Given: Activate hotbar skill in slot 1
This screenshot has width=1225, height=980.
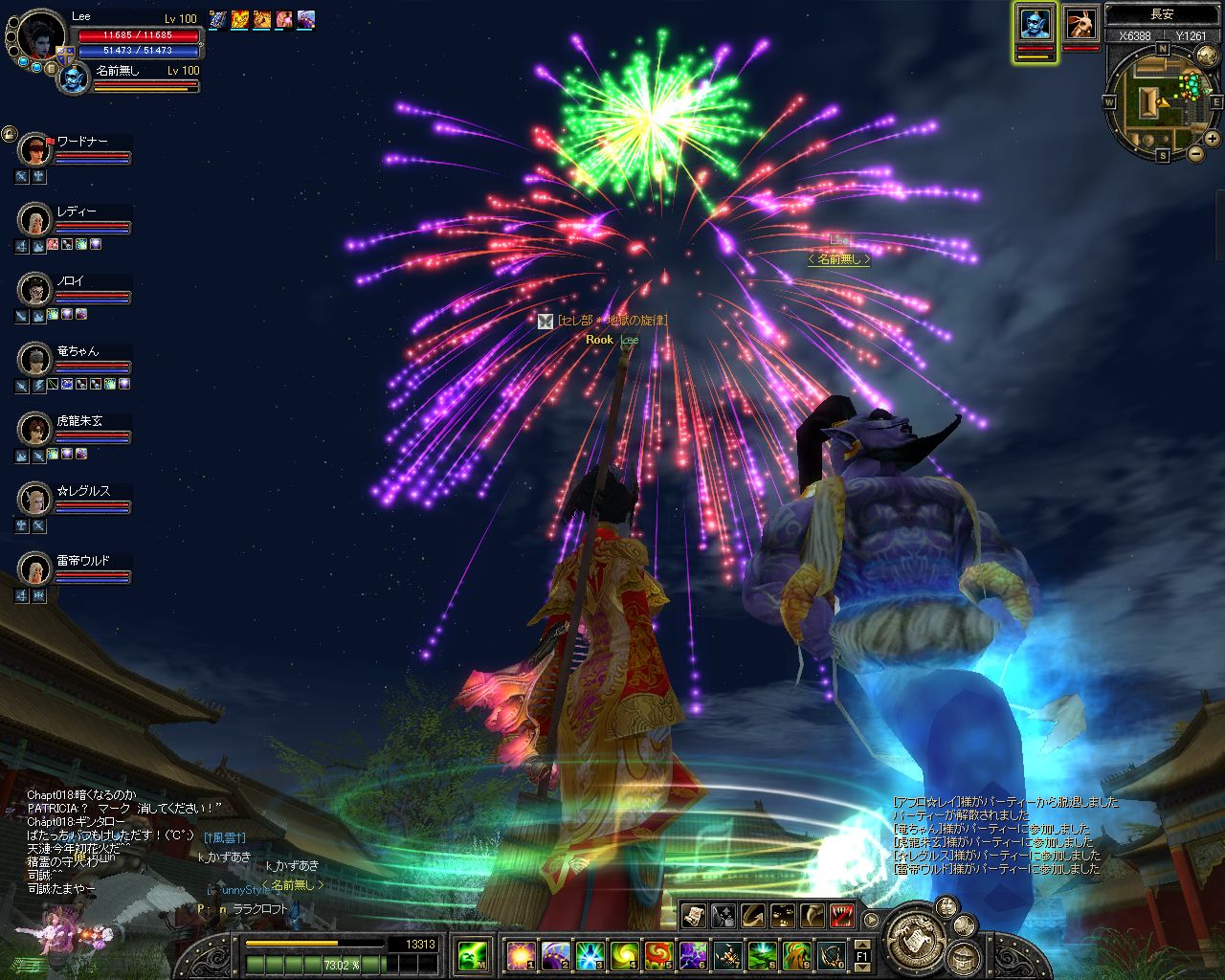Looking at the screenshot, I should tap(522, 954).
